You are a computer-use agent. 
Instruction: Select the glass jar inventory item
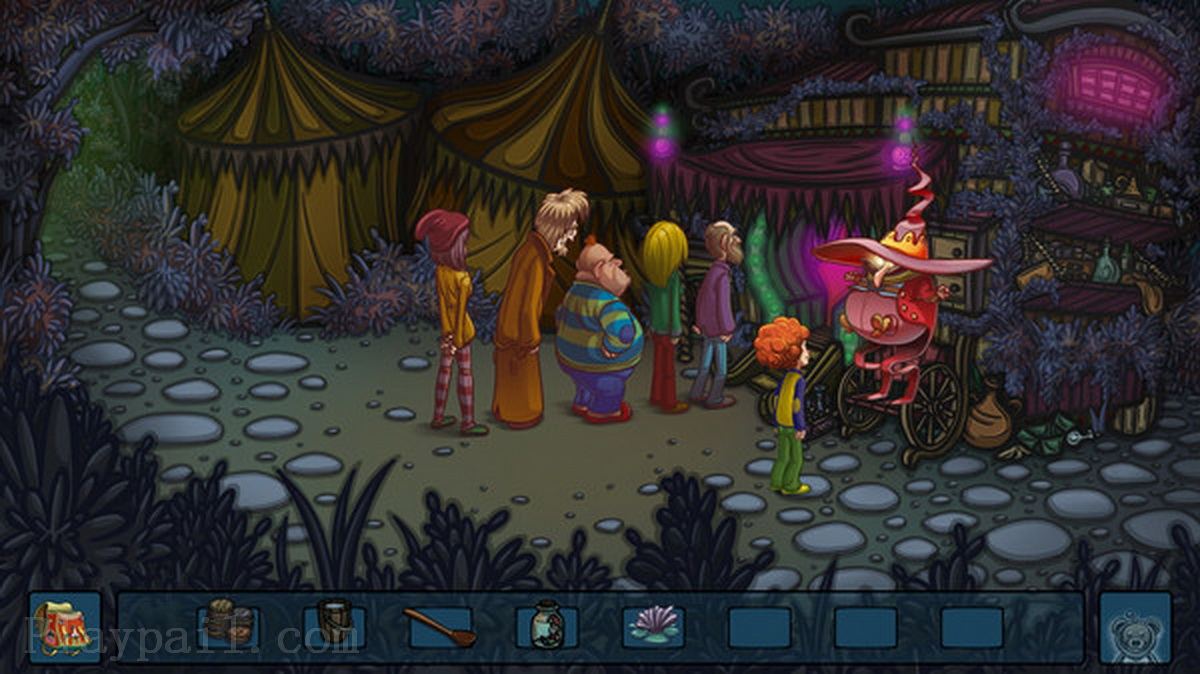point(547,625)
